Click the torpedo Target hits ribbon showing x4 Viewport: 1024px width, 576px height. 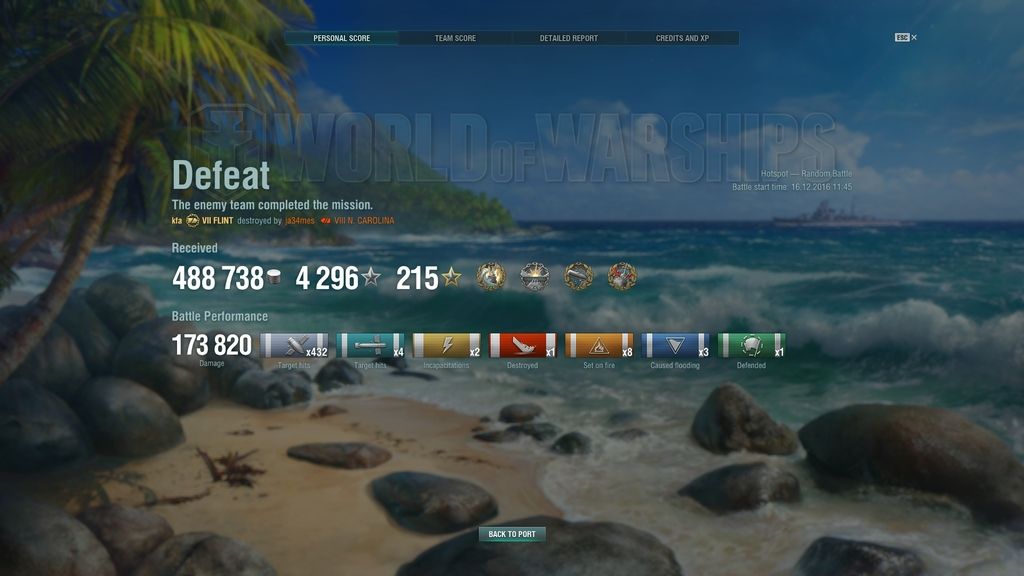pos(371,346)
